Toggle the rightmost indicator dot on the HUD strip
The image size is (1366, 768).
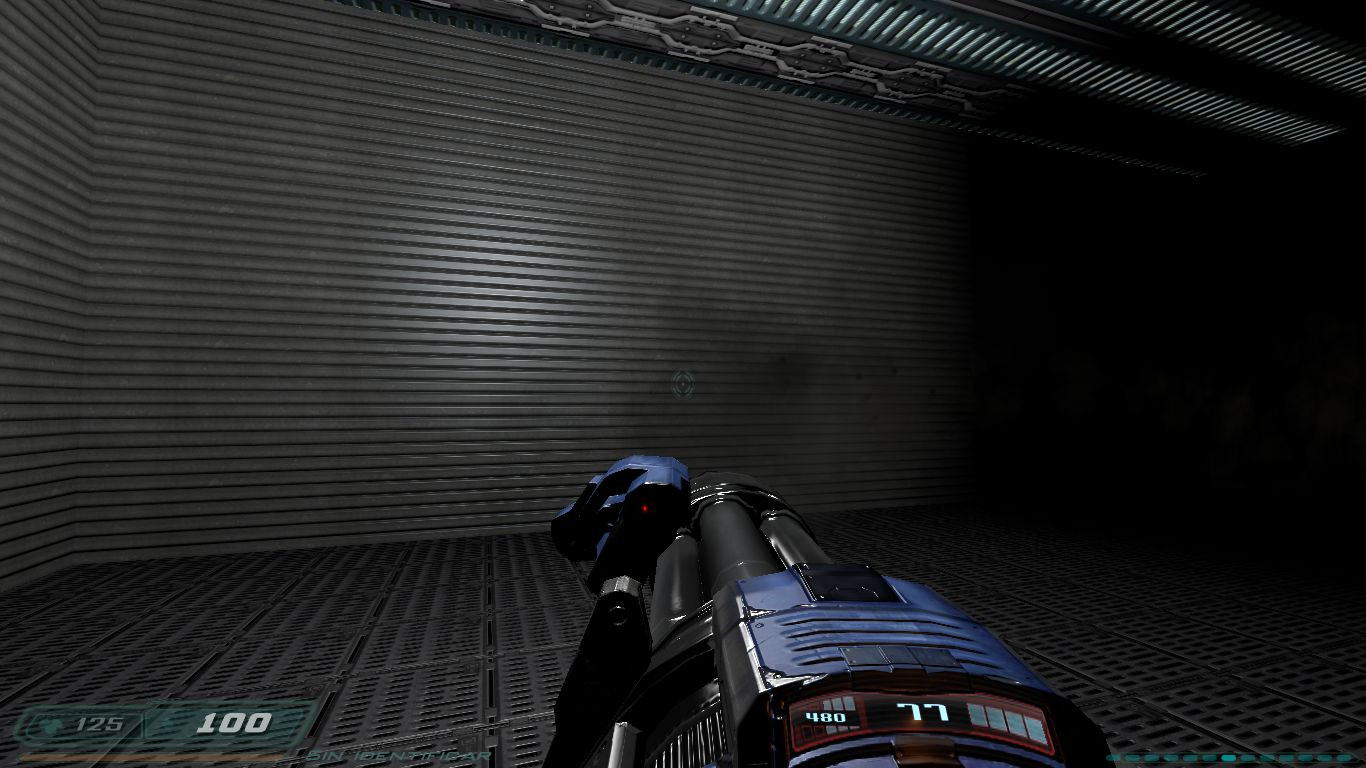(1345, 757)
